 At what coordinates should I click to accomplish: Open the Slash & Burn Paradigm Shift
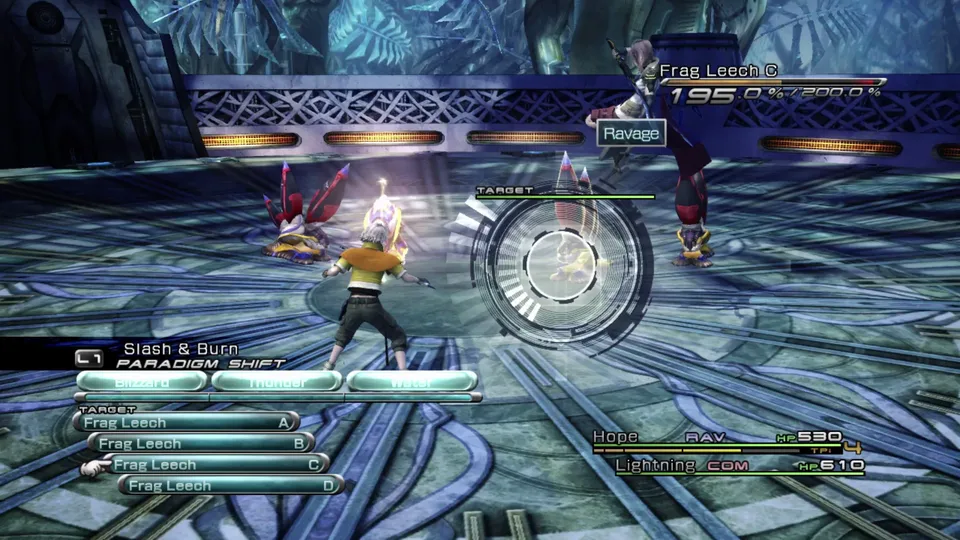pyautogui.click(x=180, y=355)
